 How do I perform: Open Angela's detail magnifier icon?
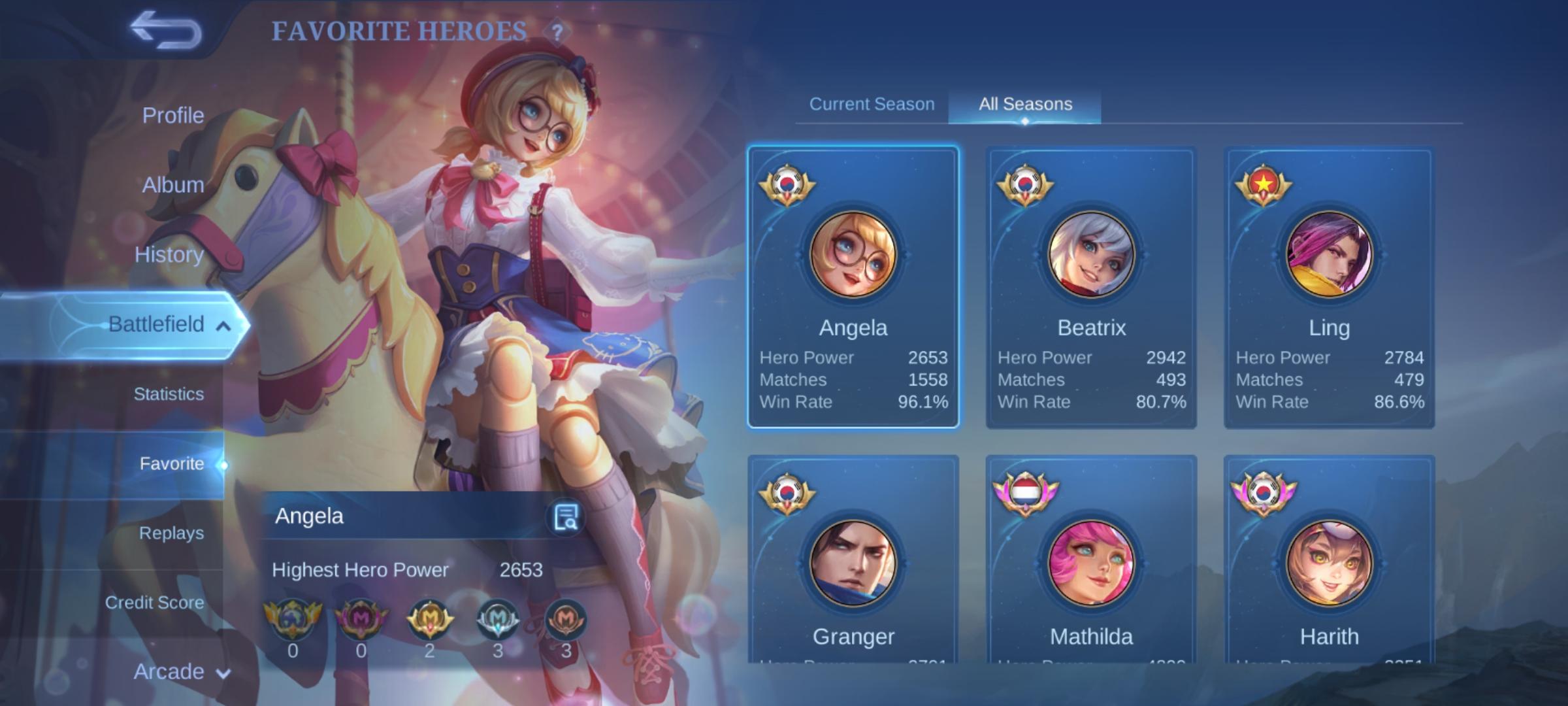coord(565,517)
